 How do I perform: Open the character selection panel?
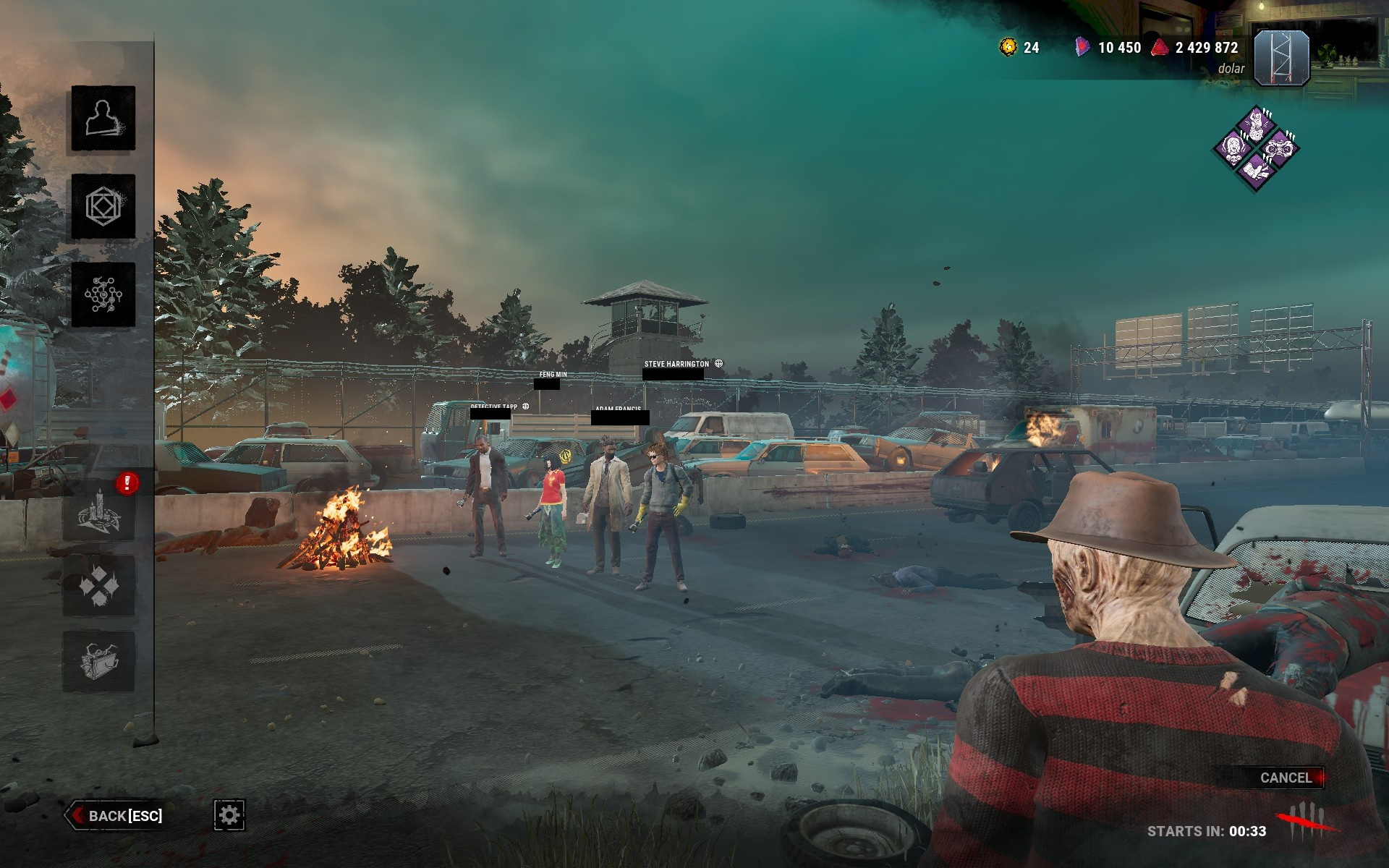click(x=101, y=119)
